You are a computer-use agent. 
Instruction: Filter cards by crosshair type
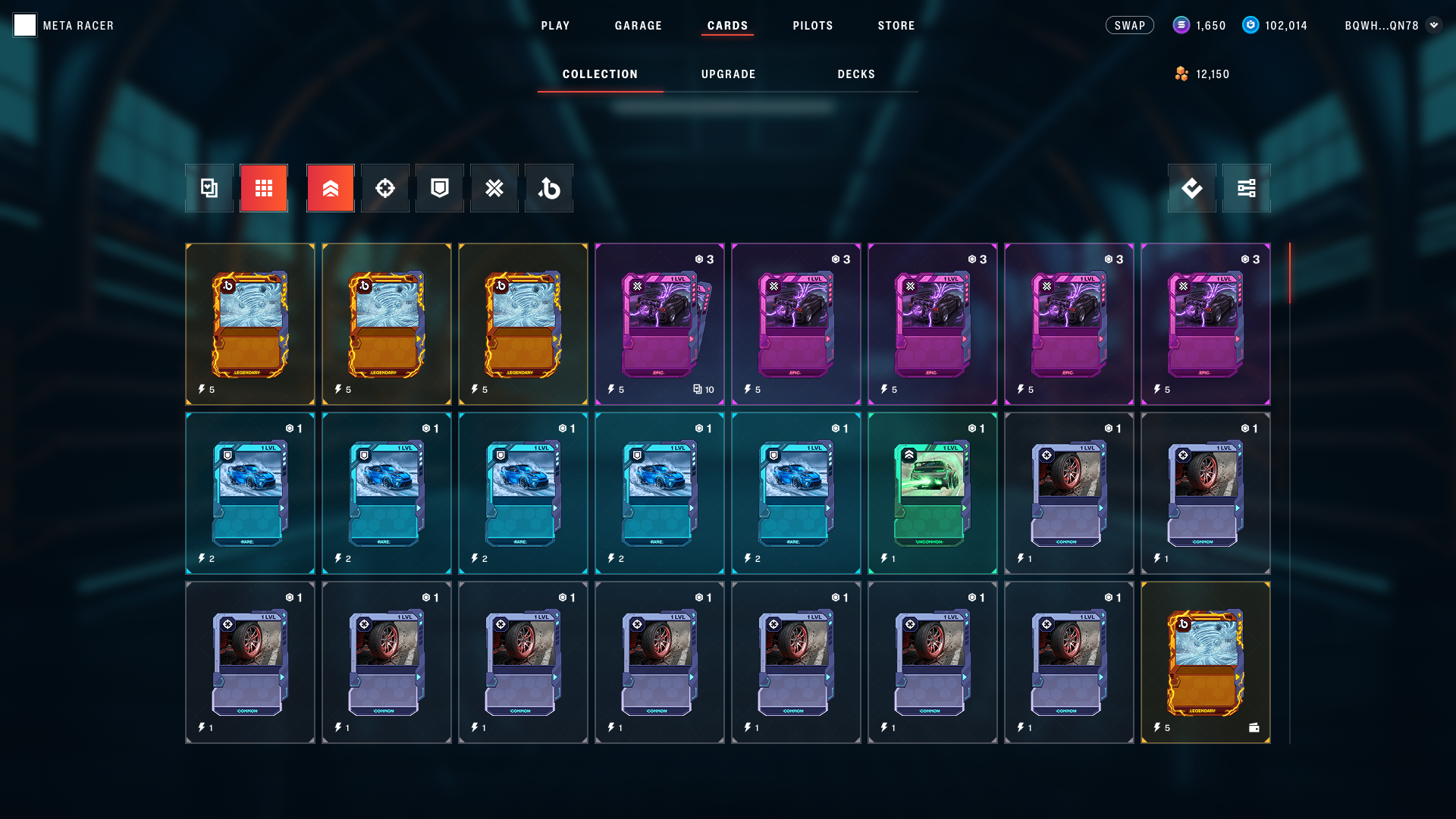coord(385,188)
